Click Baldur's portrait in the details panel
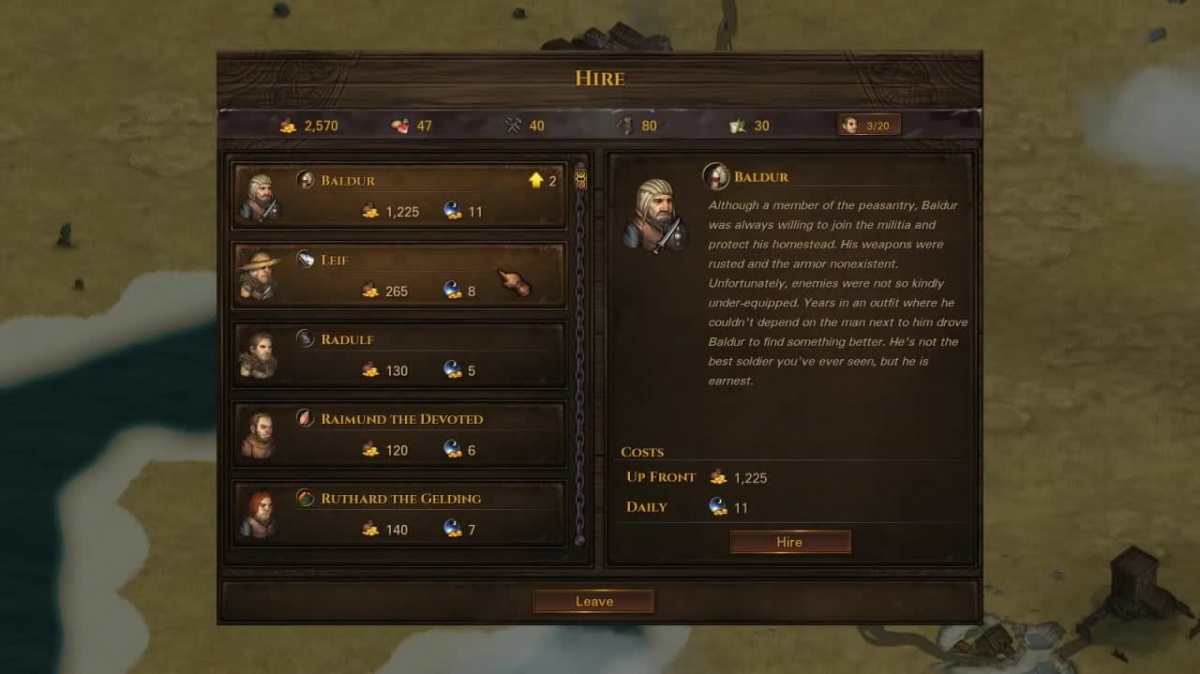Screen dimensions: 1200x674 click(x=654, y=214)
